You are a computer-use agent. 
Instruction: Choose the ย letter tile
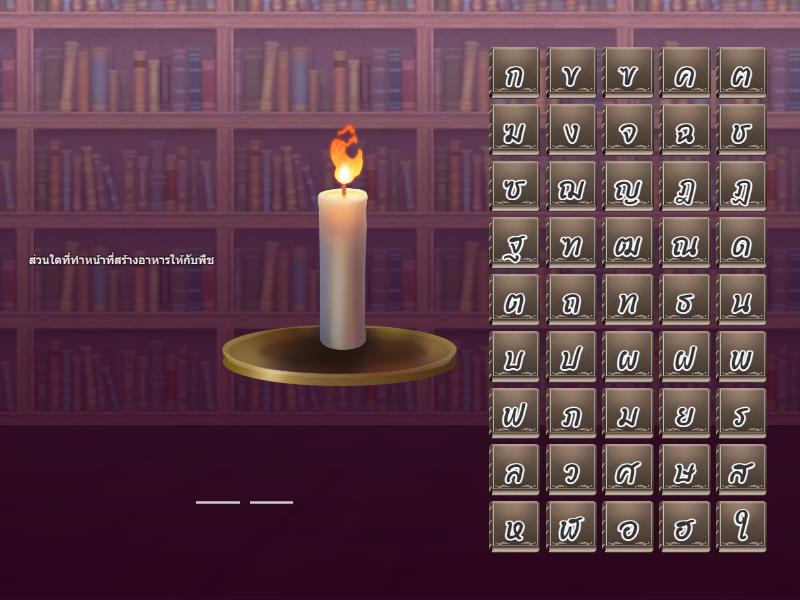tap(685, 413)
